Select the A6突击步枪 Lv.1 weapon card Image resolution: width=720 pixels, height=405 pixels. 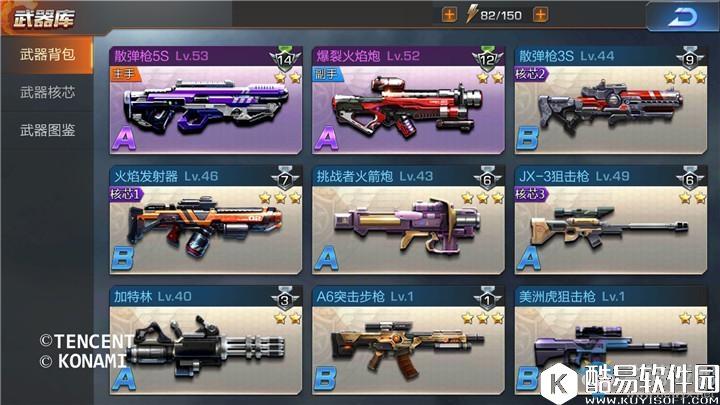coord(407,342)
